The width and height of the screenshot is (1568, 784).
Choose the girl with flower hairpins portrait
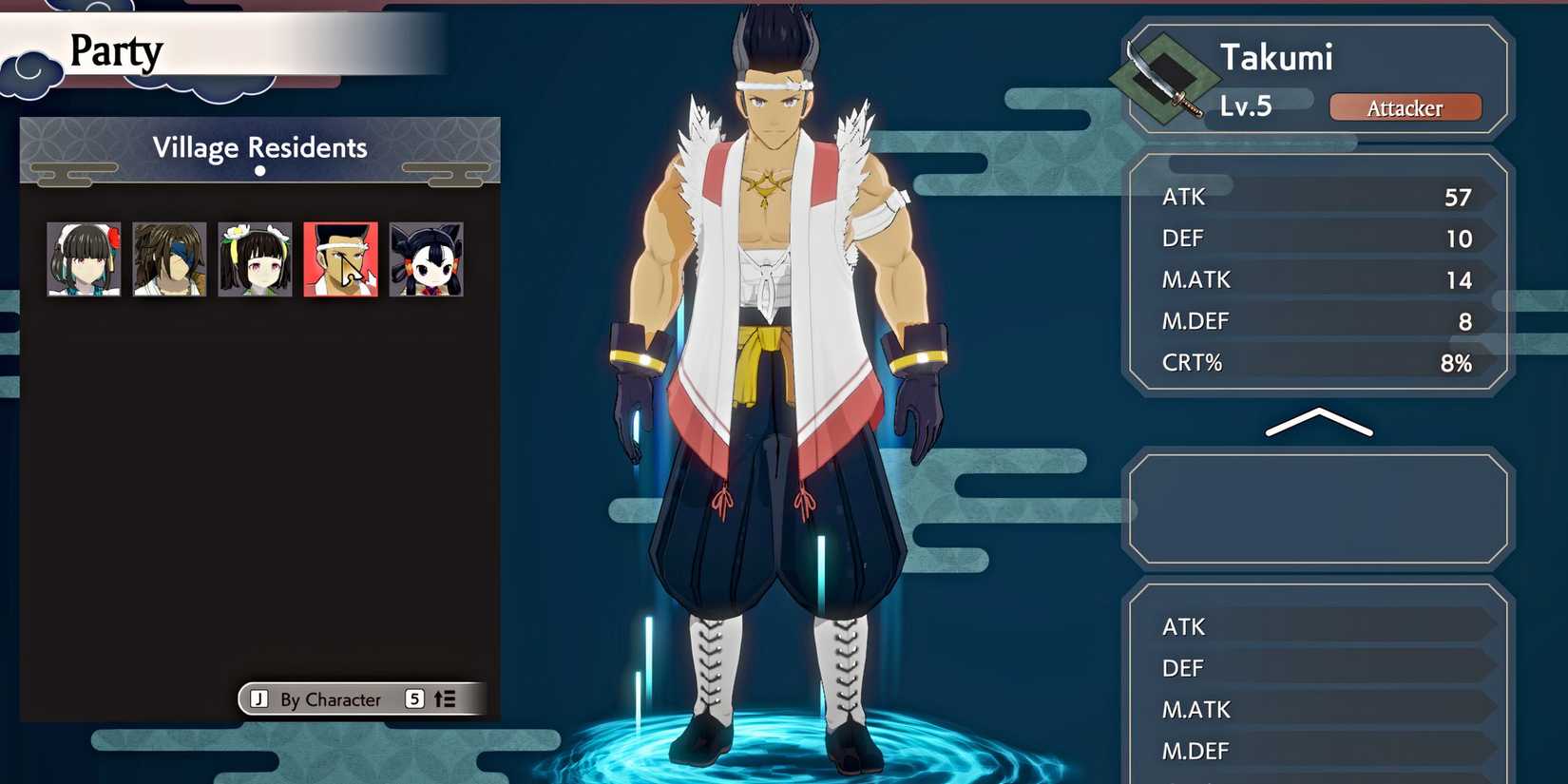pyautogui.click(x=255, y=258)
